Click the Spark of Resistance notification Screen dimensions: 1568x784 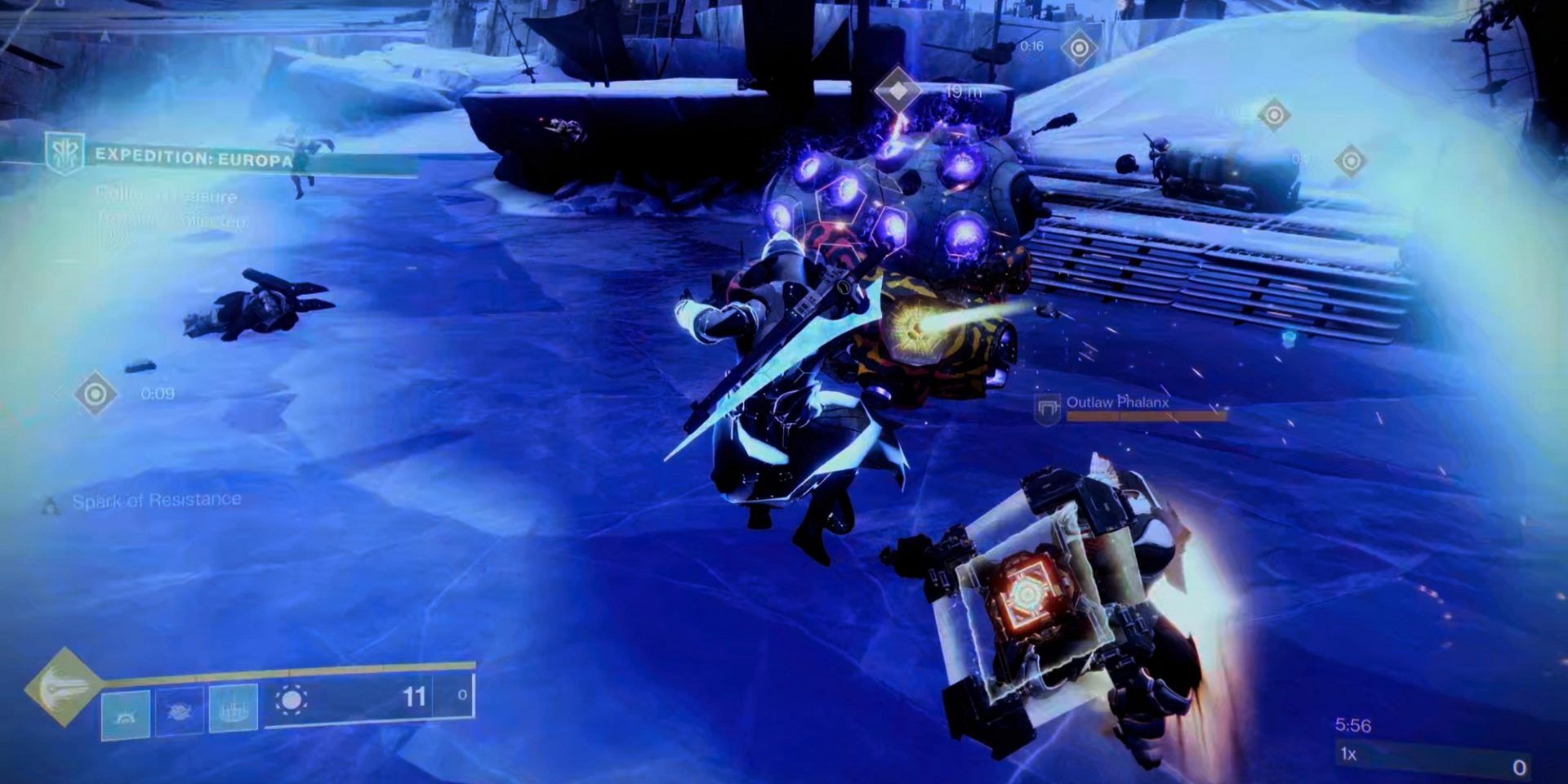coord(156,501)
